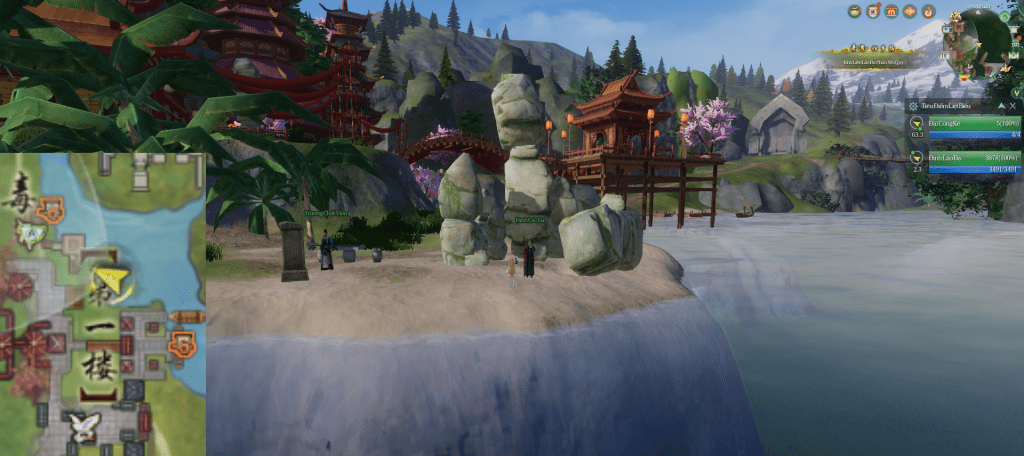Open the scroll icon with red notification
This screenshot has height=456, width=1024.
(874, 11)
